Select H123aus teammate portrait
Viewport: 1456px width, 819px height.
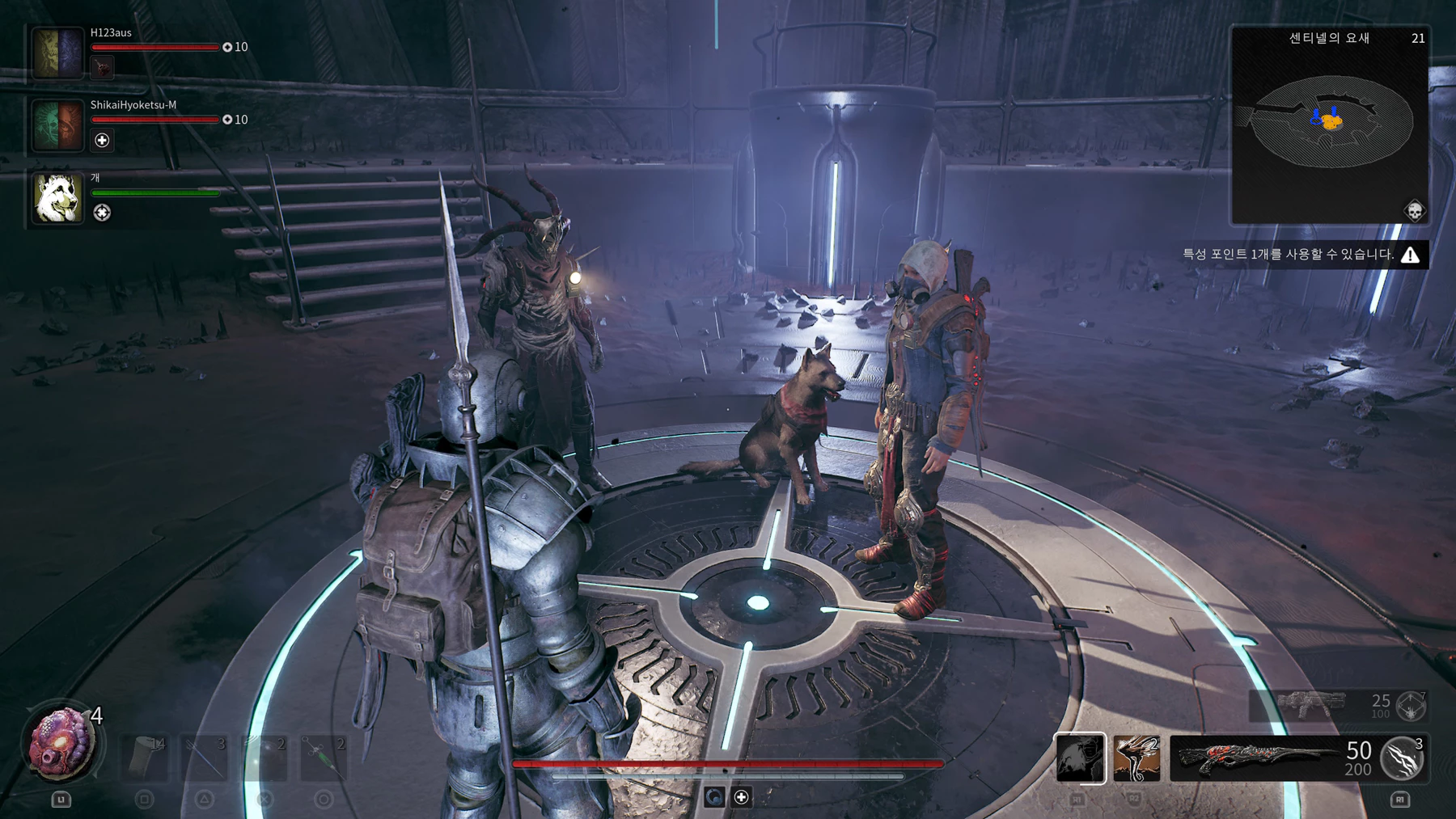tap(57, 53)
